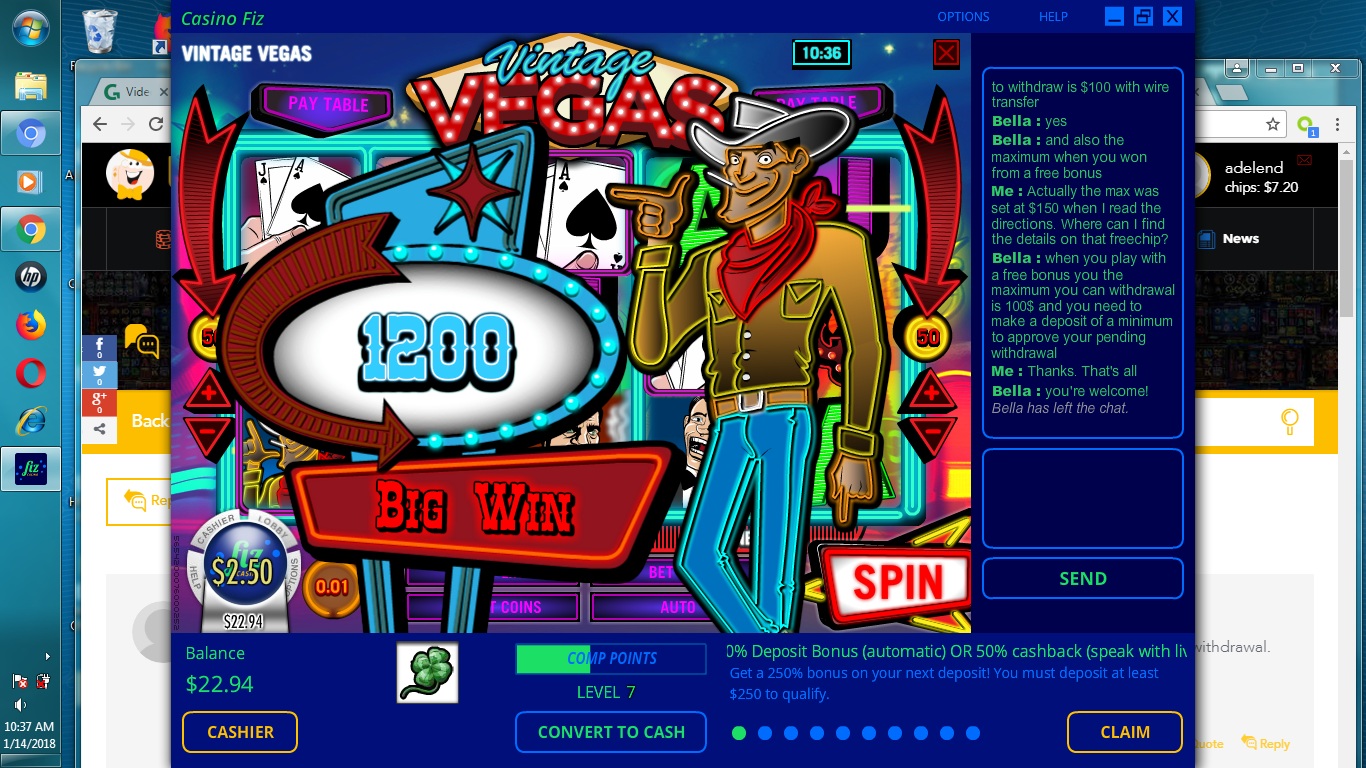Open Opera from the taskbar
Viewport: 1366px width, 768px height.
pos(30,373)
